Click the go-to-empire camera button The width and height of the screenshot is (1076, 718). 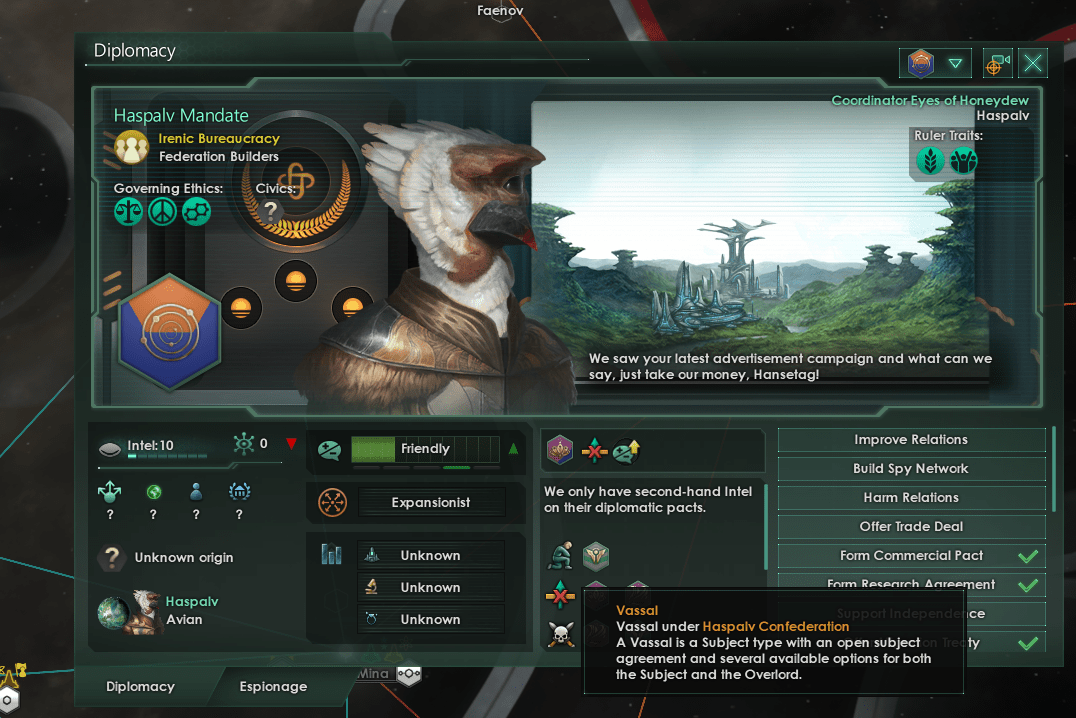click(x=997, y=64)
